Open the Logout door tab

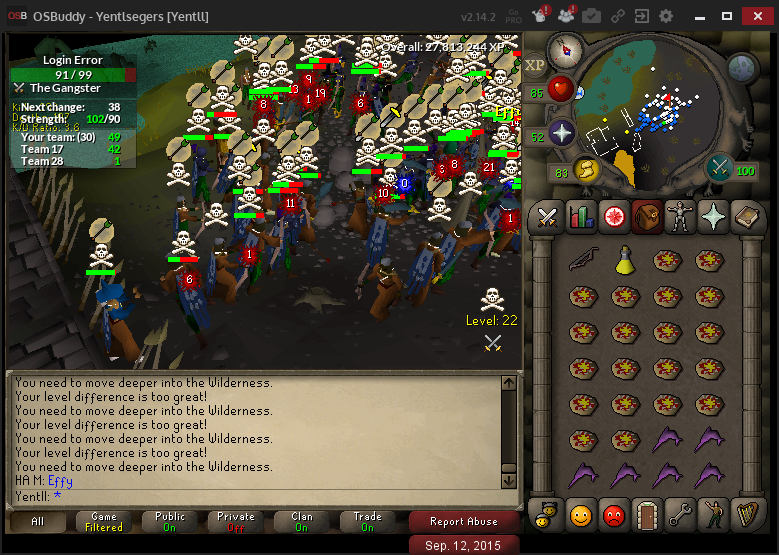647,515
